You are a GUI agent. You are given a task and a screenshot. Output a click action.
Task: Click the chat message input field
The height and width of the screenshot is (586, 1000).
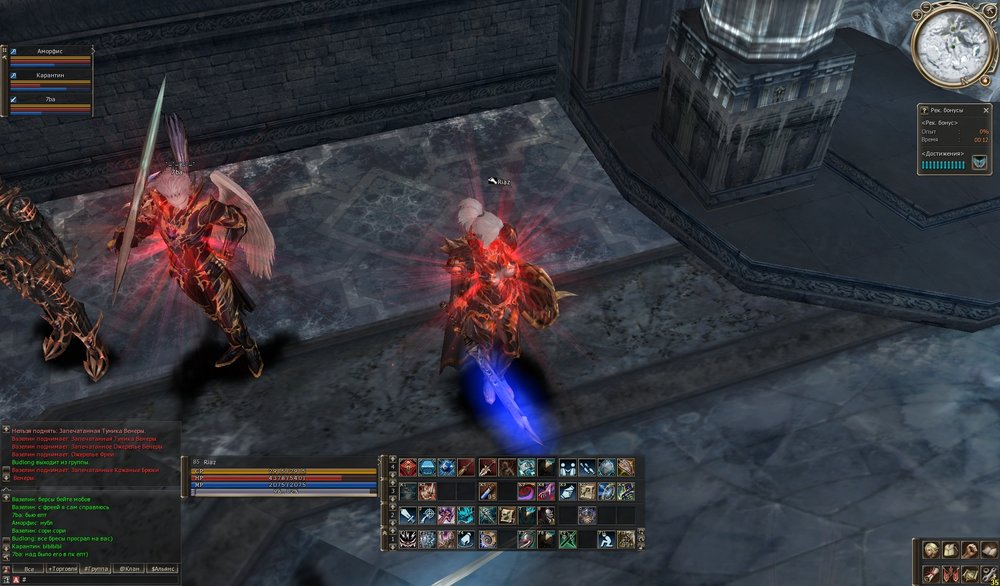point(90,579)
